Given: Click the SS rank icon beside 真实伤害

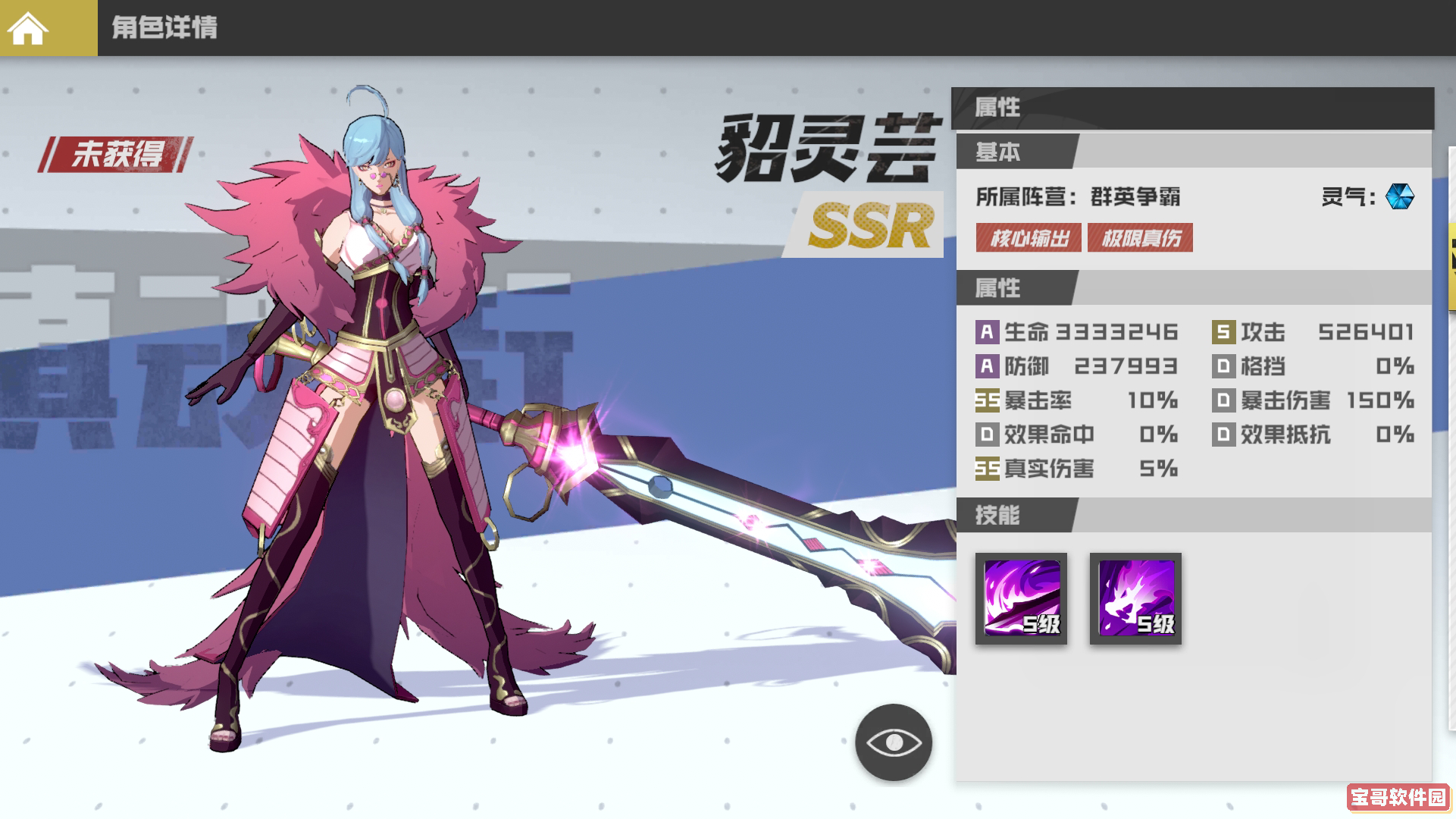Looking at the screenshot, I should (x=987, y=469).
